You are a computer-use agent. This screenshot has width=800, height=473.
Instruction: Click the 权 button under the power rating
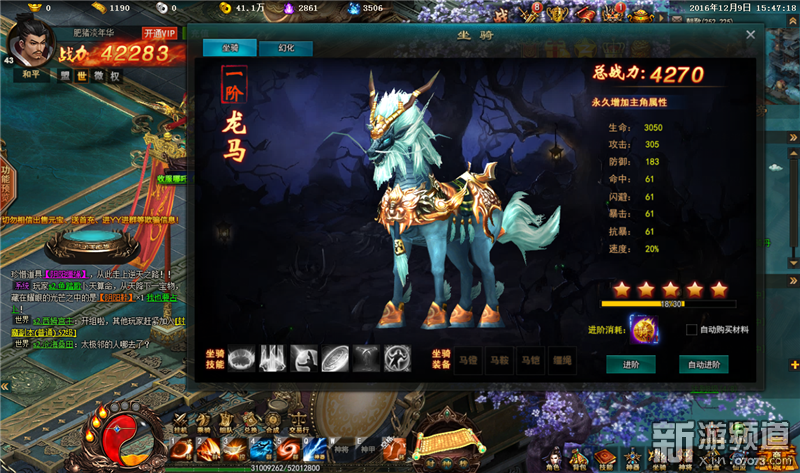[x=114, y=76]
